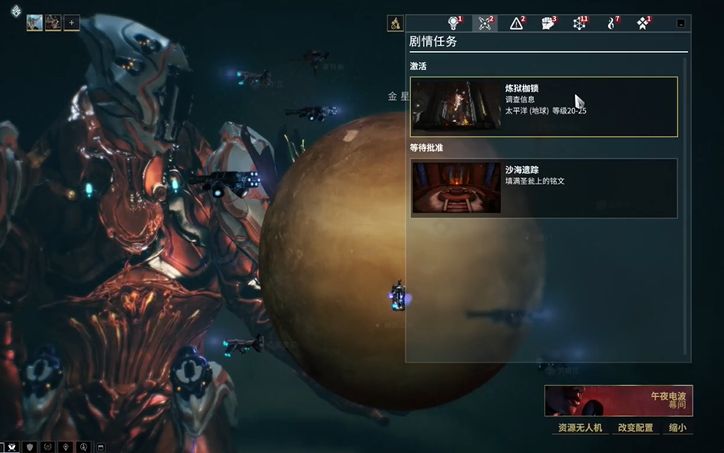The width and height of the screenshot is (724, 453).
Task: View the flame icon tab
Action: (610, 23)
